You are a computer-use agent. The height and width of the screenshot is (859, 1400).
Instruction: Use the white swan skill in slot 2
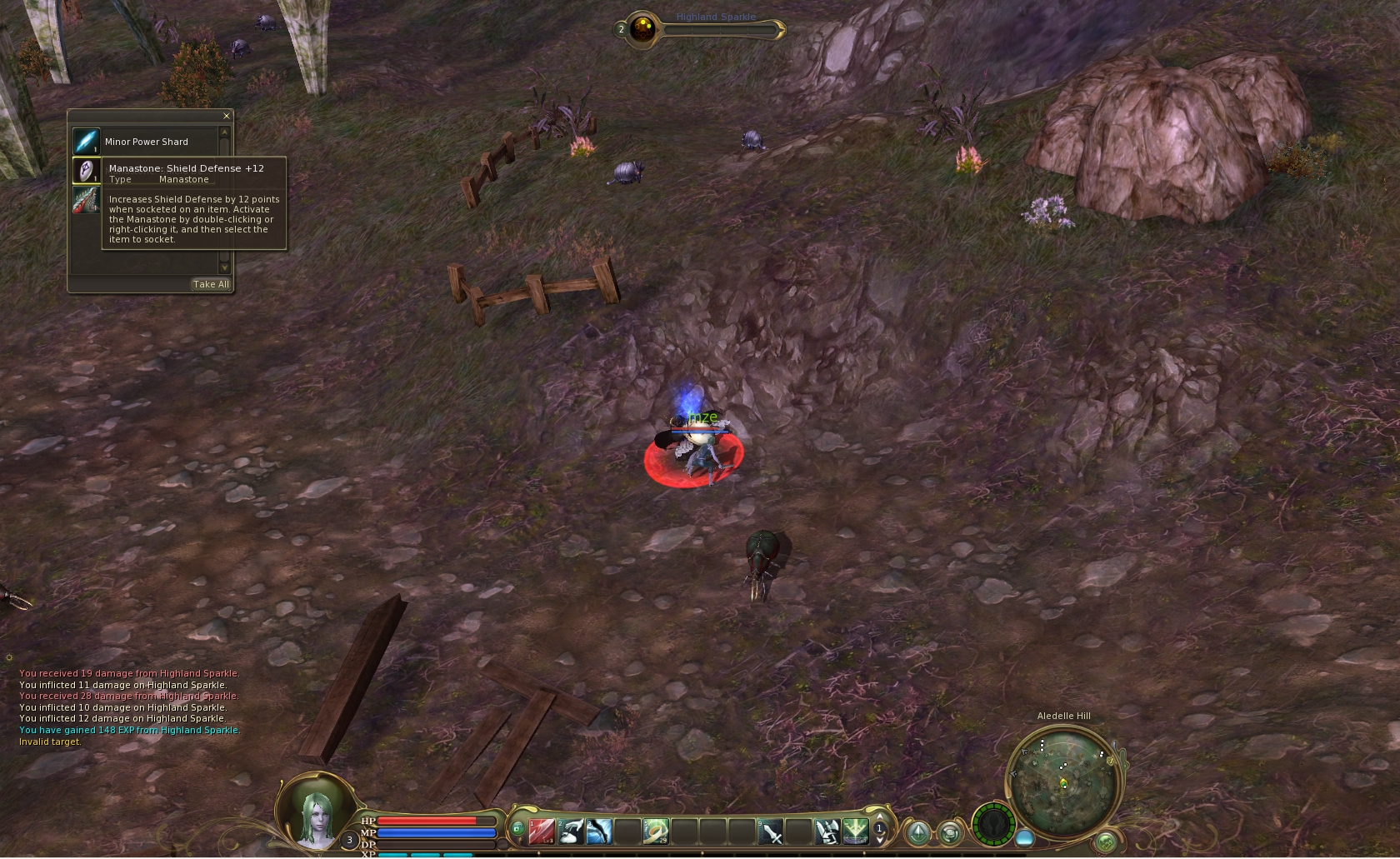click(x=571, y=832)
